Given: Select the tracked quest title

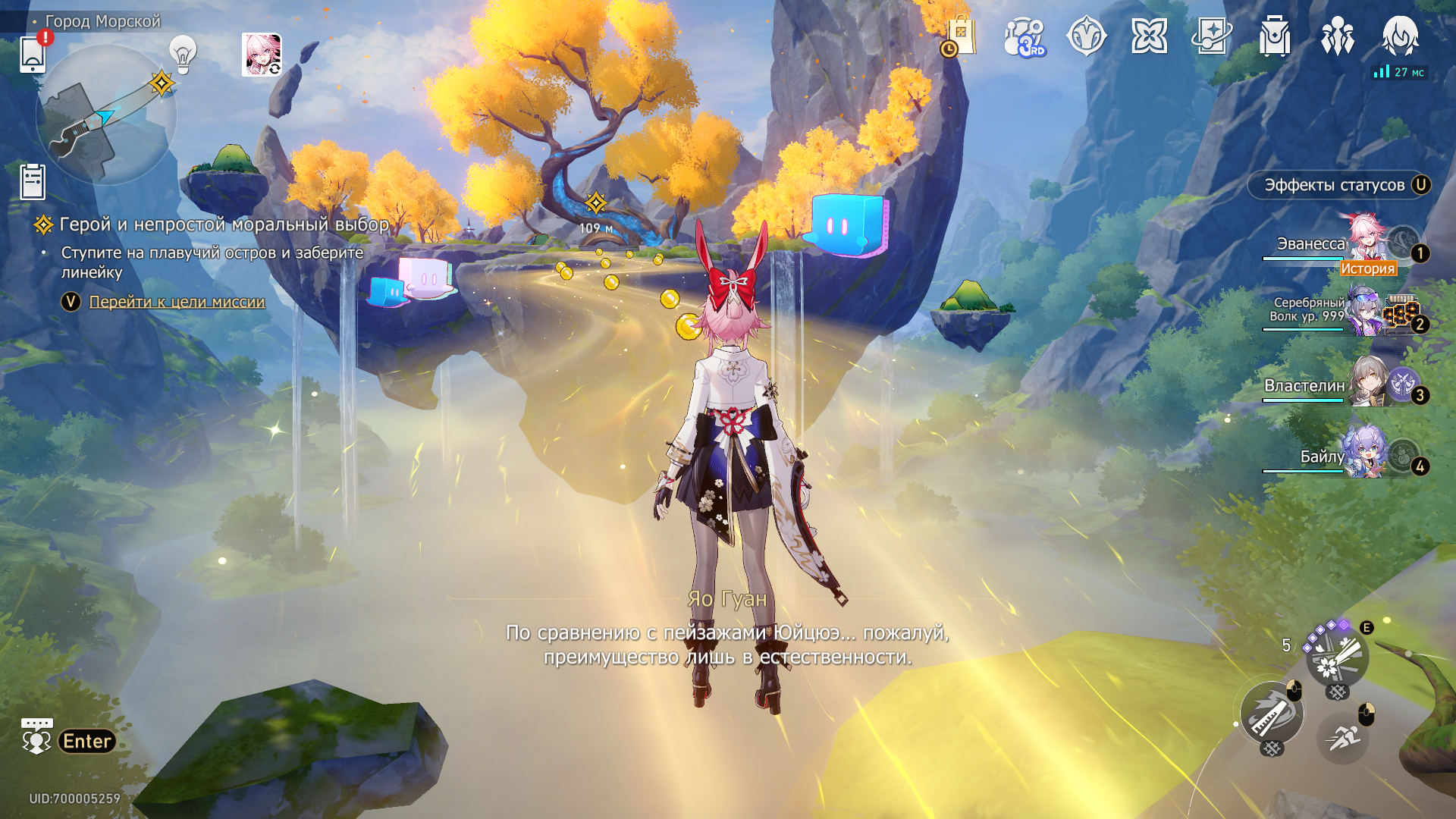Looking at the screenshot, I should (x=224, y=224).
